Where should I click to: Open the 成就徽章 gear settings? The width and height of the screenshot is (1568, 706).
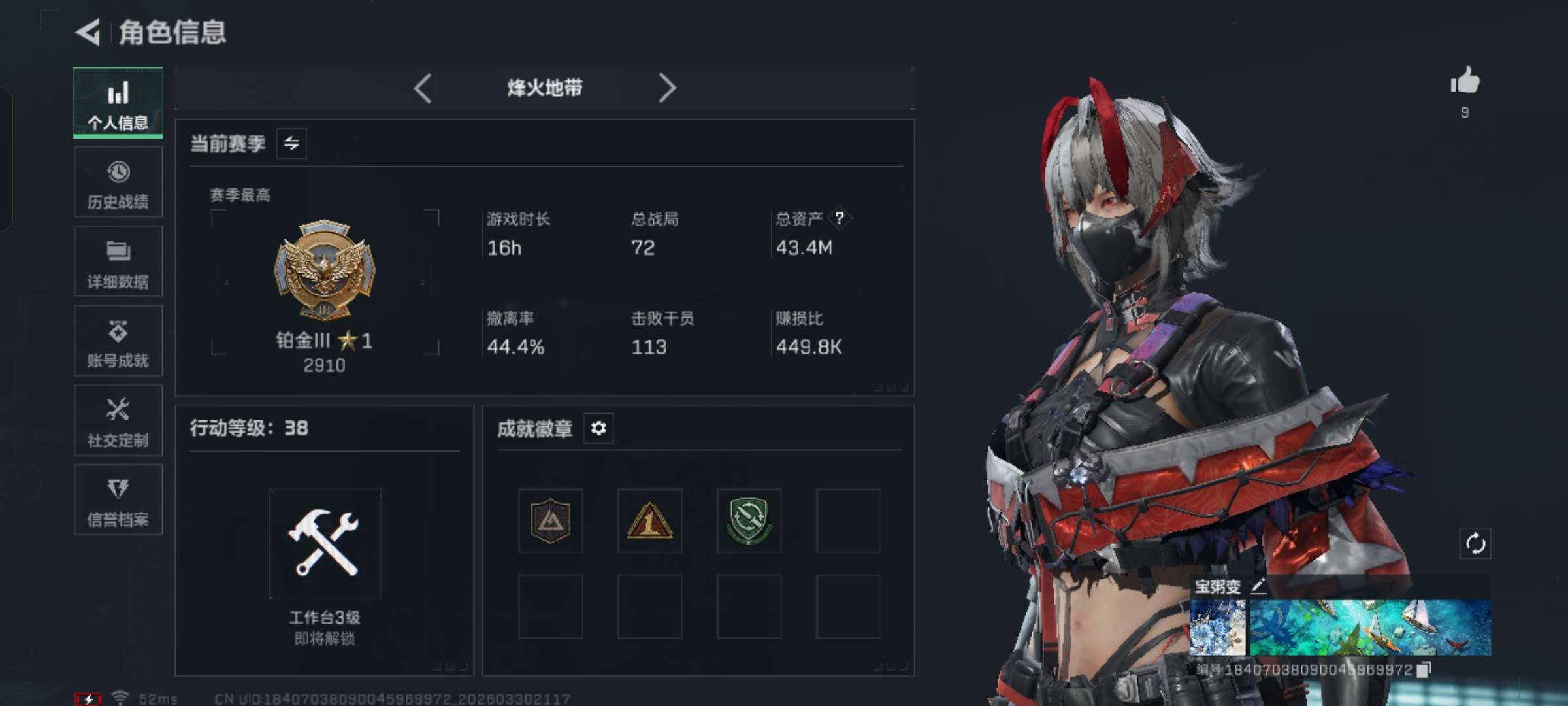click(x=598, y=428)
